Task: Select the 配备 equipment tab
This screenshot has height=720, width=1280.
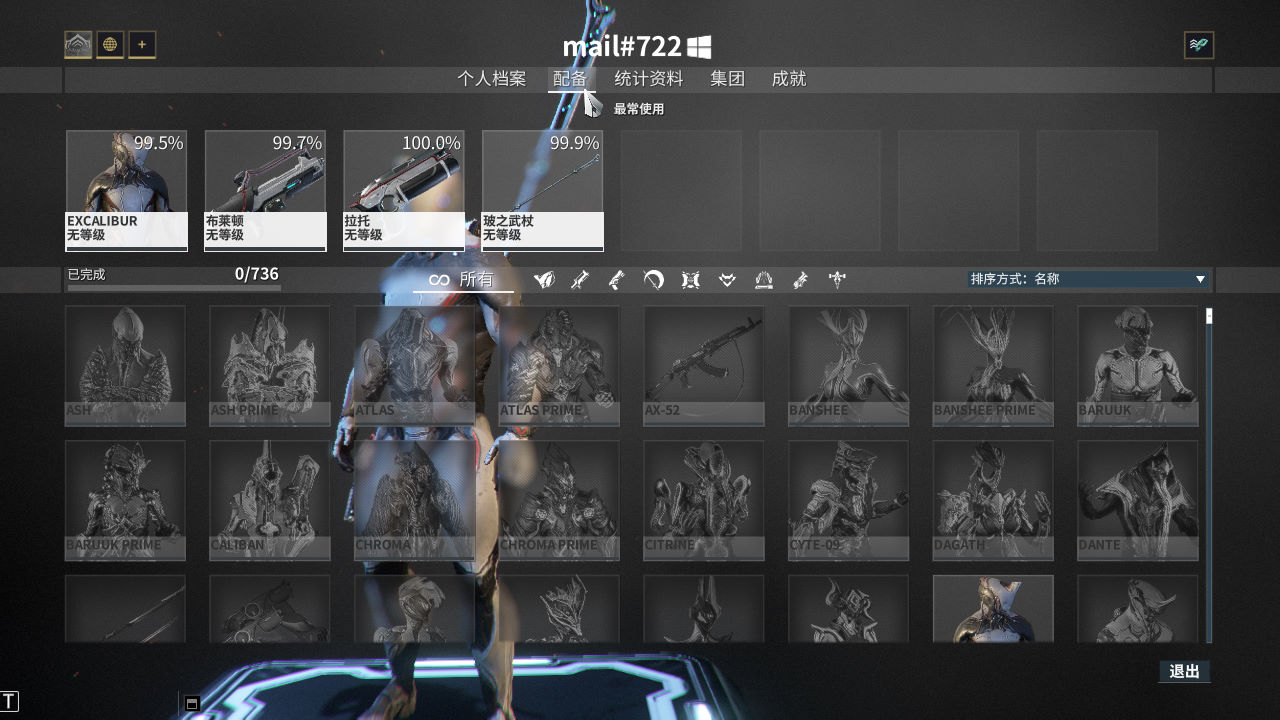Action: click(570, 79)
